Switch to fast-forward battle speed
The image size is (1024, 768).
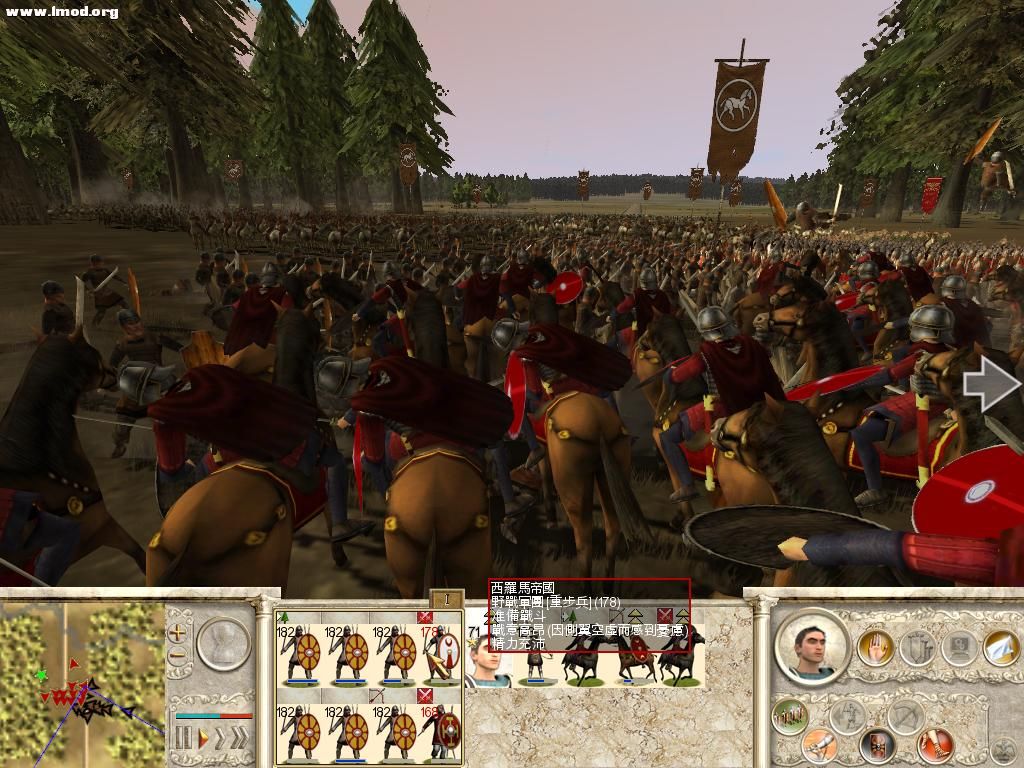(x=220, y=739)
